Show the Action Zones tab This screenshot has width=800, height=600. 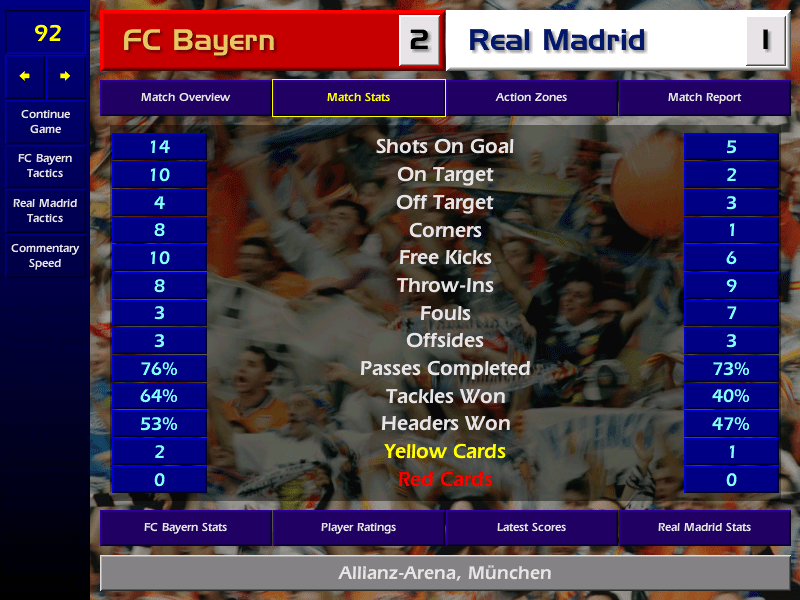click(531, 98)
